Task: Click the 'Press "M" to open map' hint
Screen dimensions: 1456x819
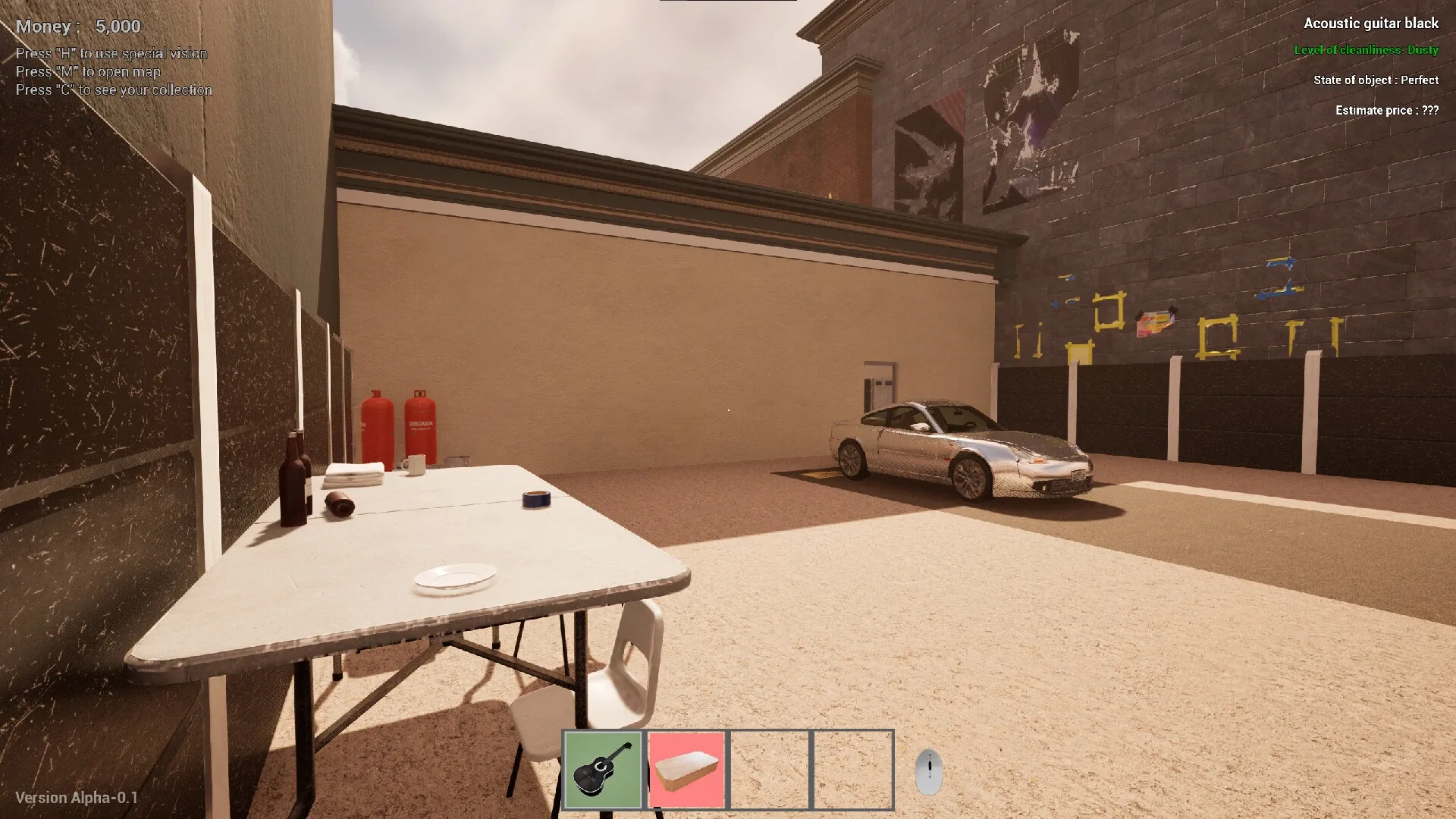Action: pyautogui.click(x=87, y=71)
